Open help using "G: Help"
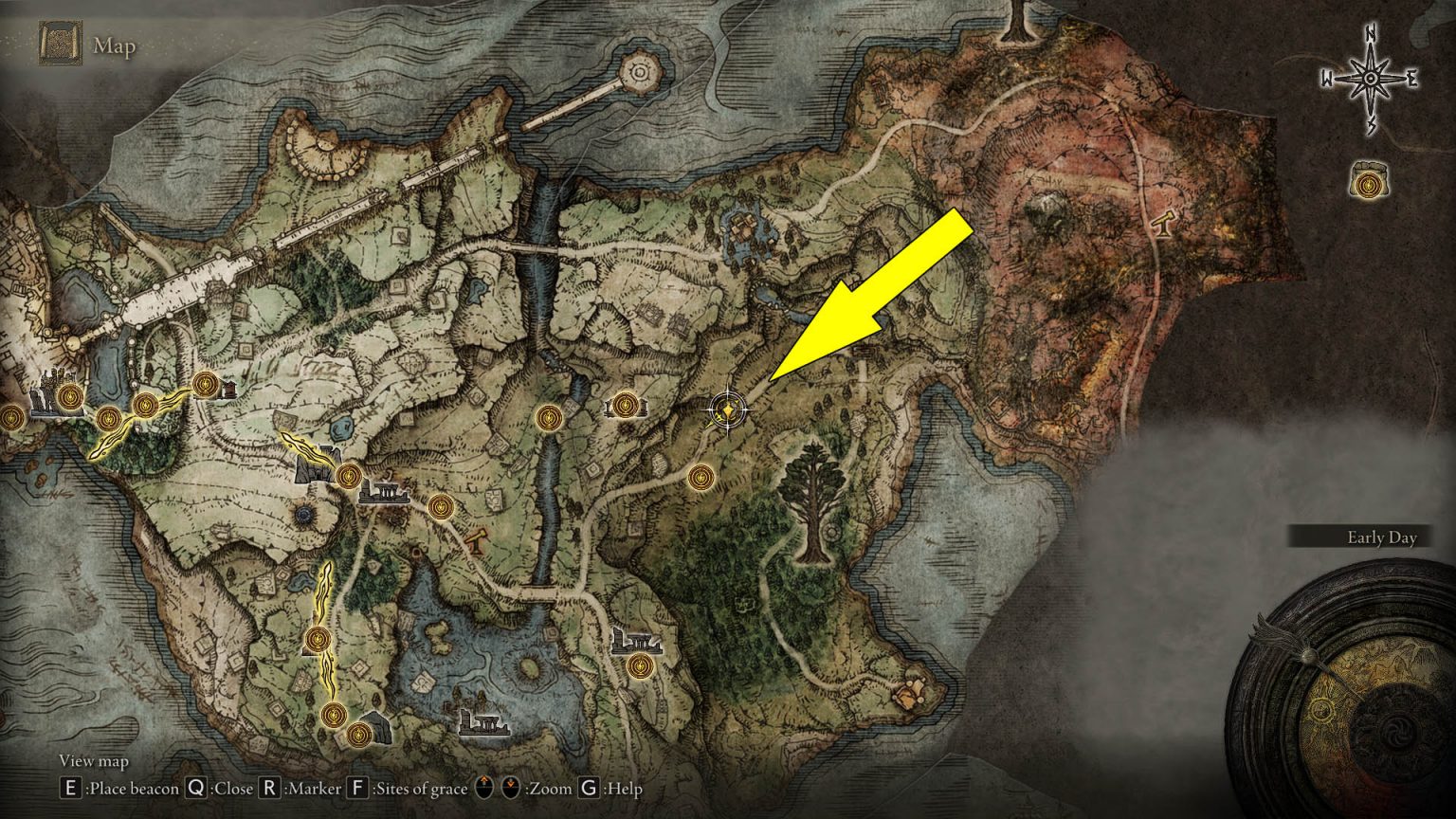The height and width of the screenshot is (819, 1456). (589, 788)
